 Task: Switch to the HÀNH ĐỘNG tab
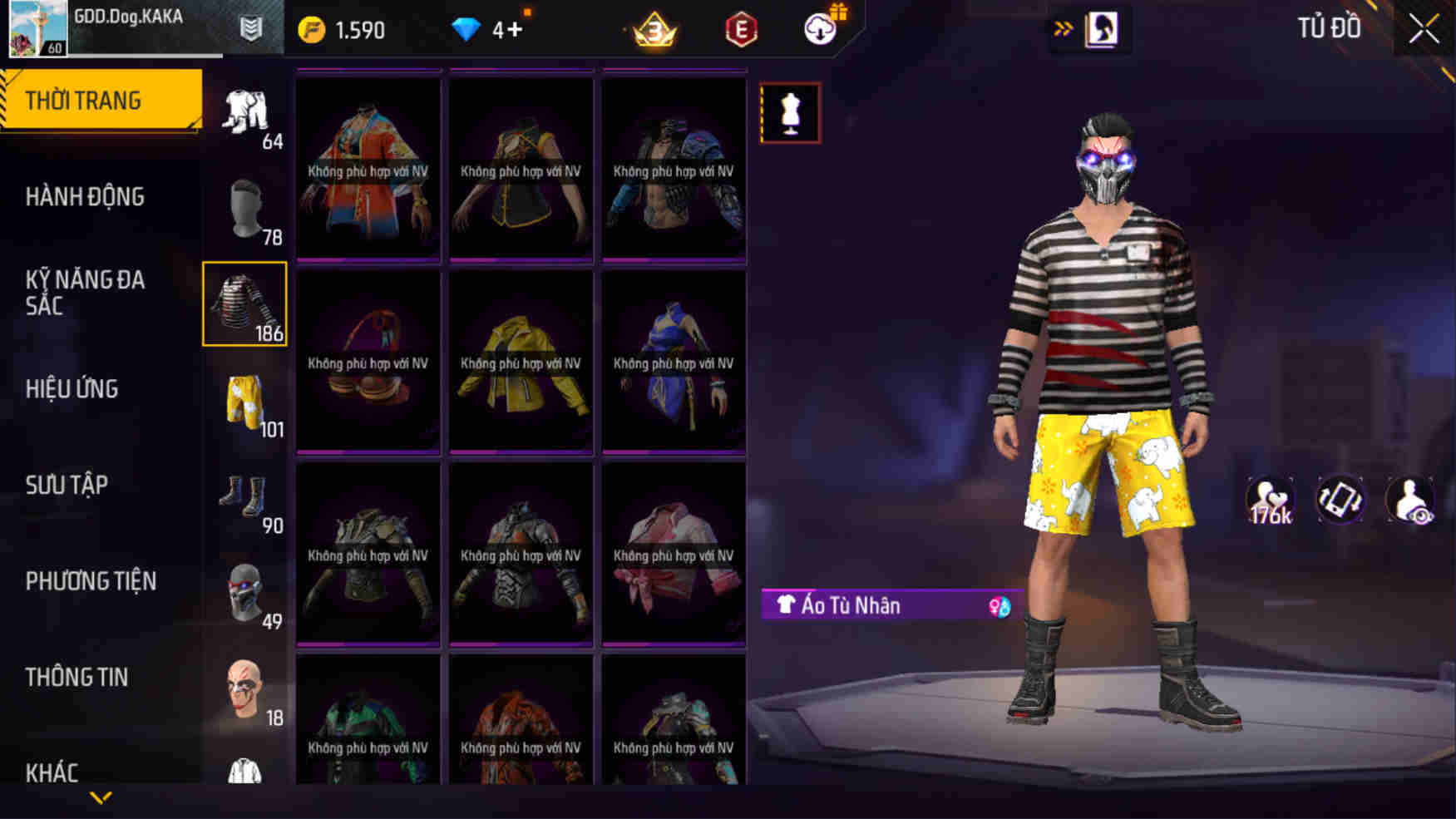[x=86, y=196]
